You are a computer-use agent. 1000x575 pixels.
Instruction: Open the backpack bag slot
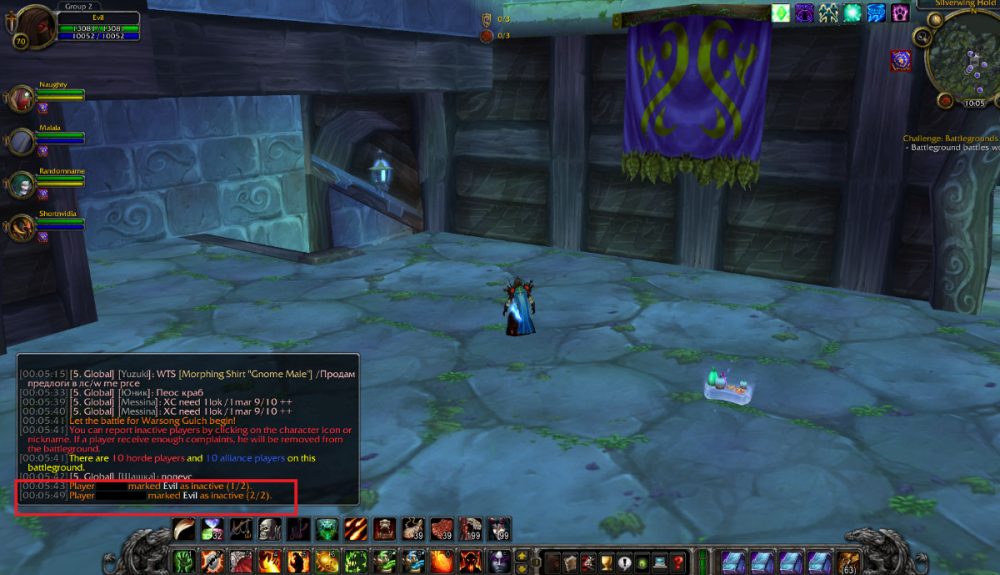pos(848,561)
